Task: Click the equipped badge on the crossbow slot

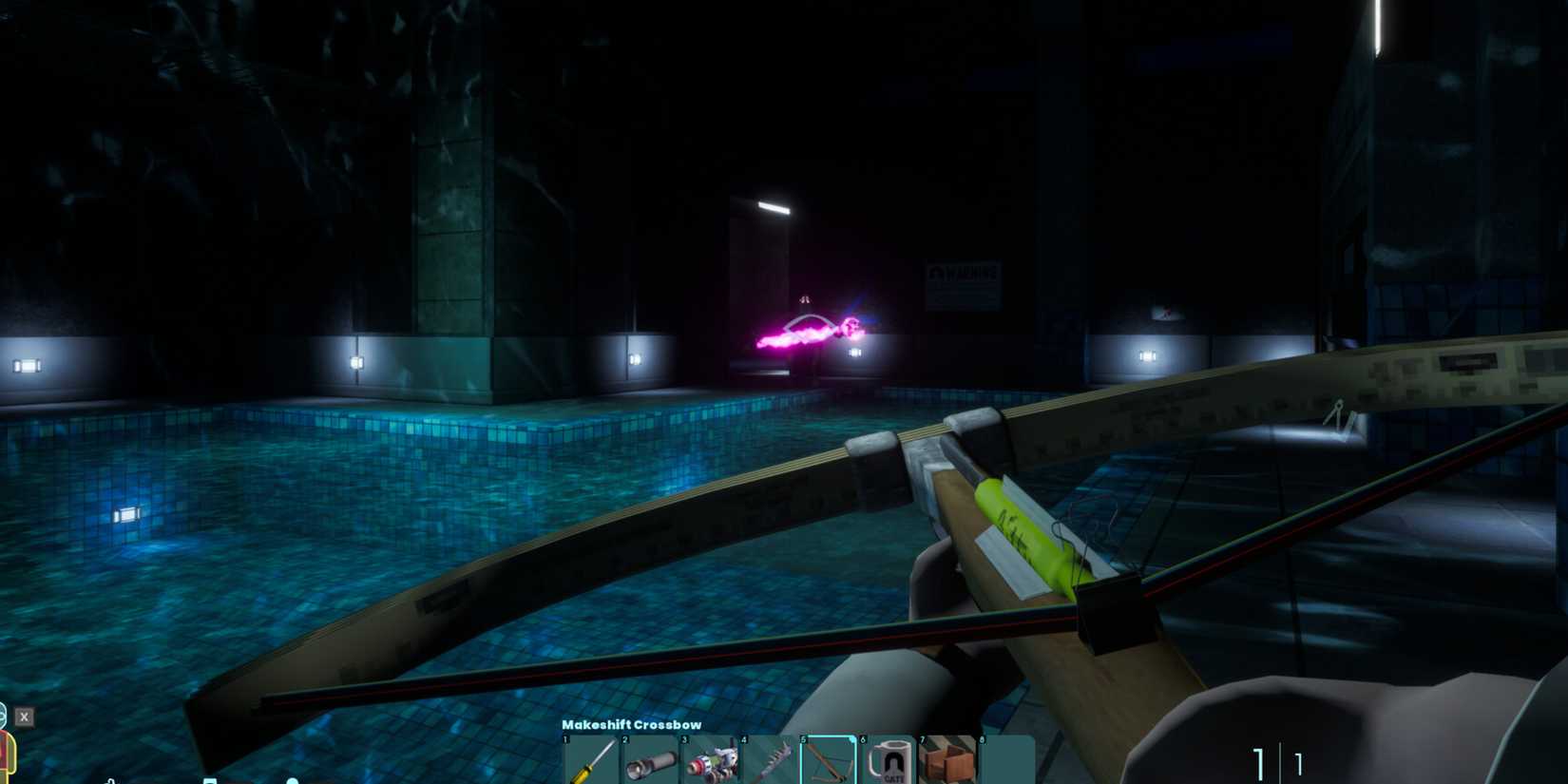Action: coord(851,739)
